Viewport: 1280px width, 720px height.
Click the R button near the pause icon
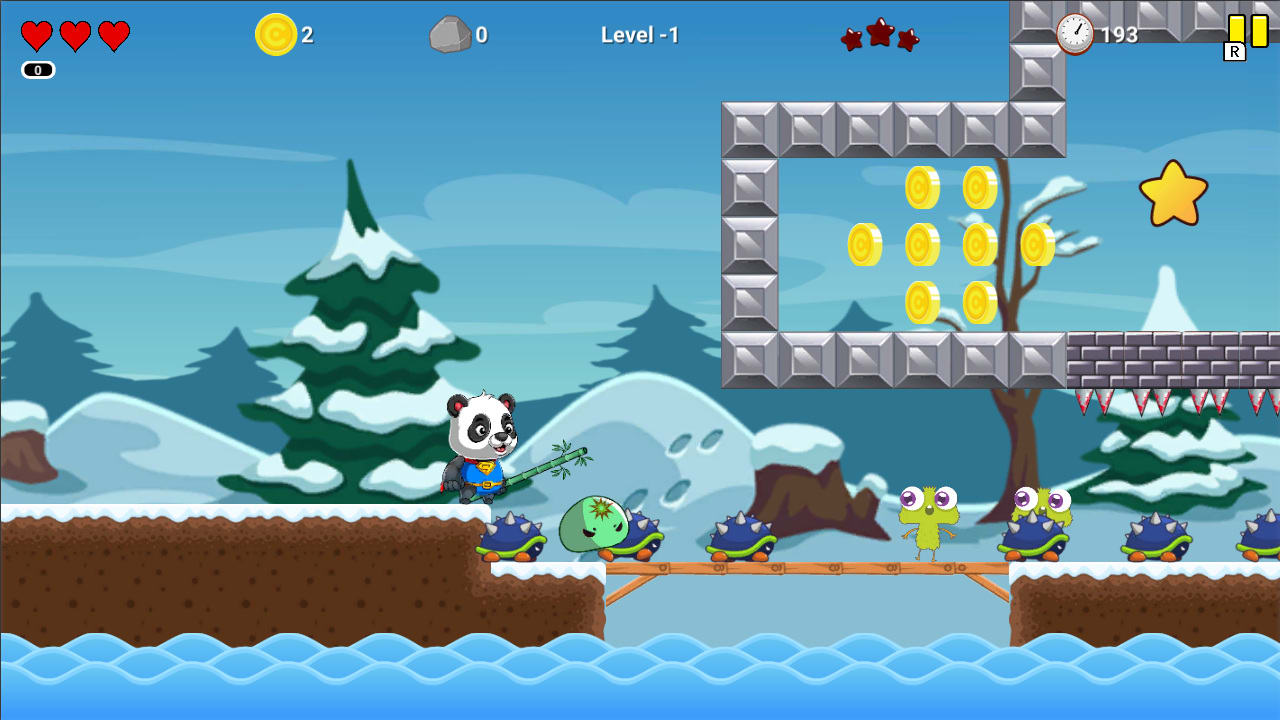pos(1234,51)
